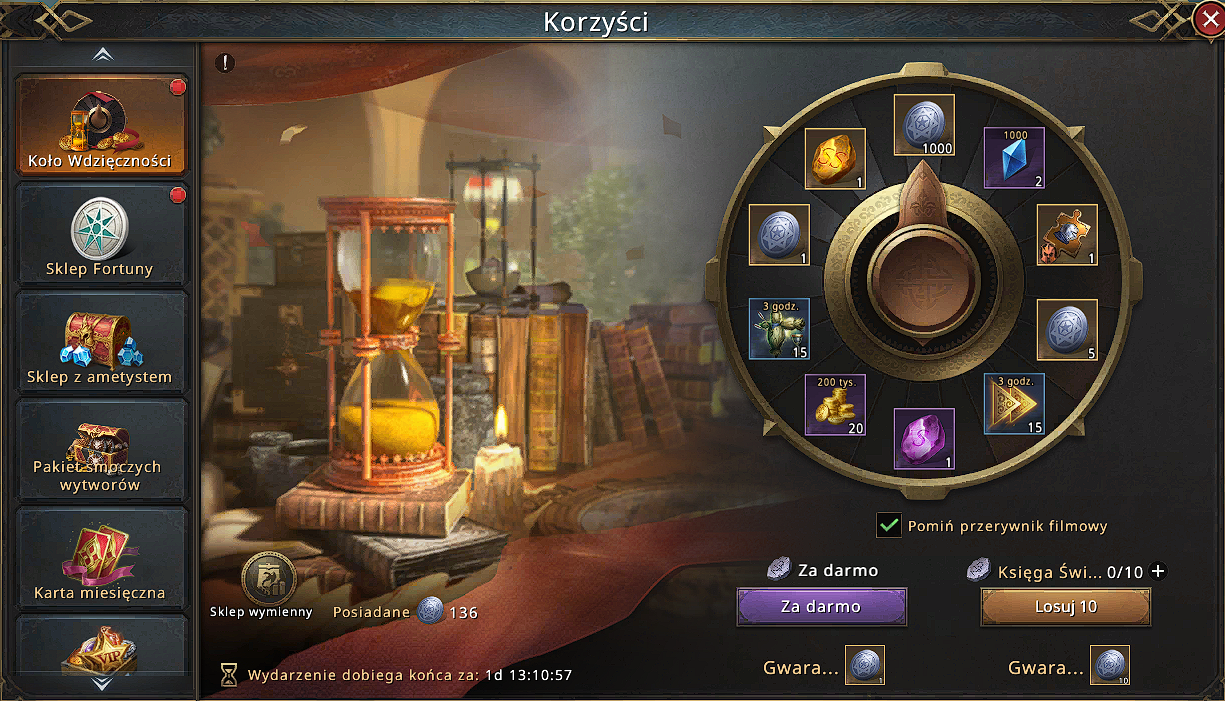Spin the wheel with purple Za darmo button

821,606
